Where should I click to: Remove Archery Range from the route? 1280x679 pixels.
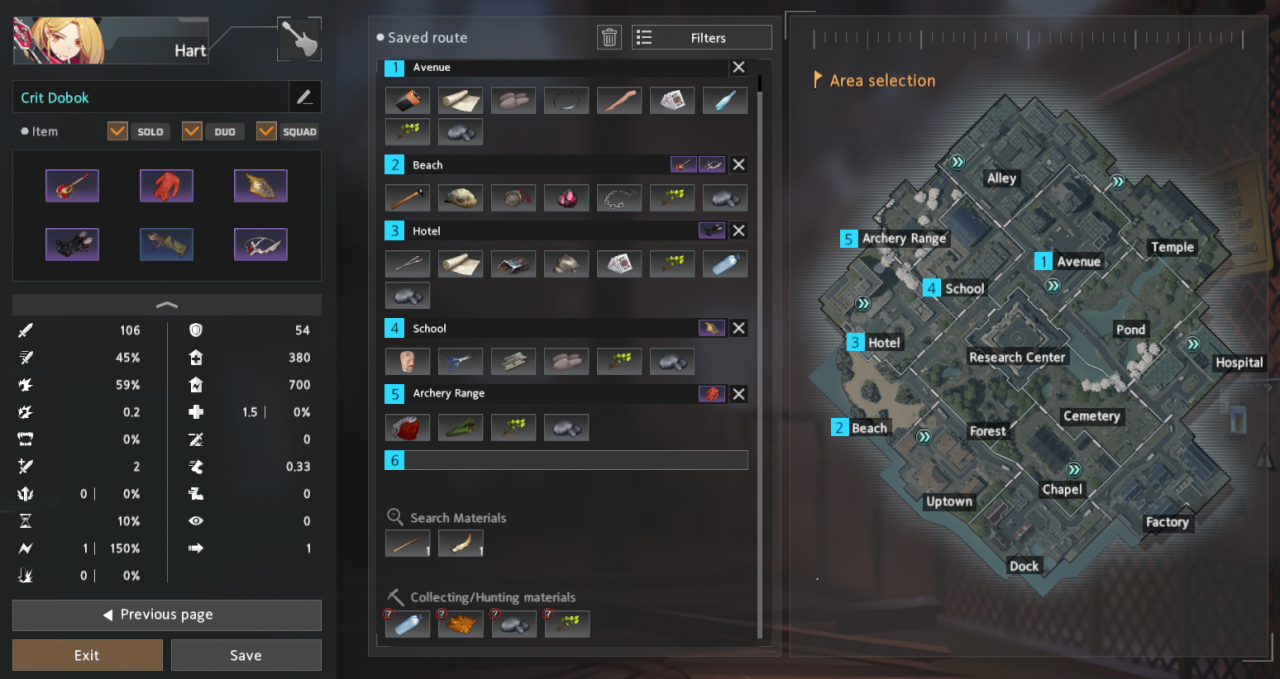point(738,394)
